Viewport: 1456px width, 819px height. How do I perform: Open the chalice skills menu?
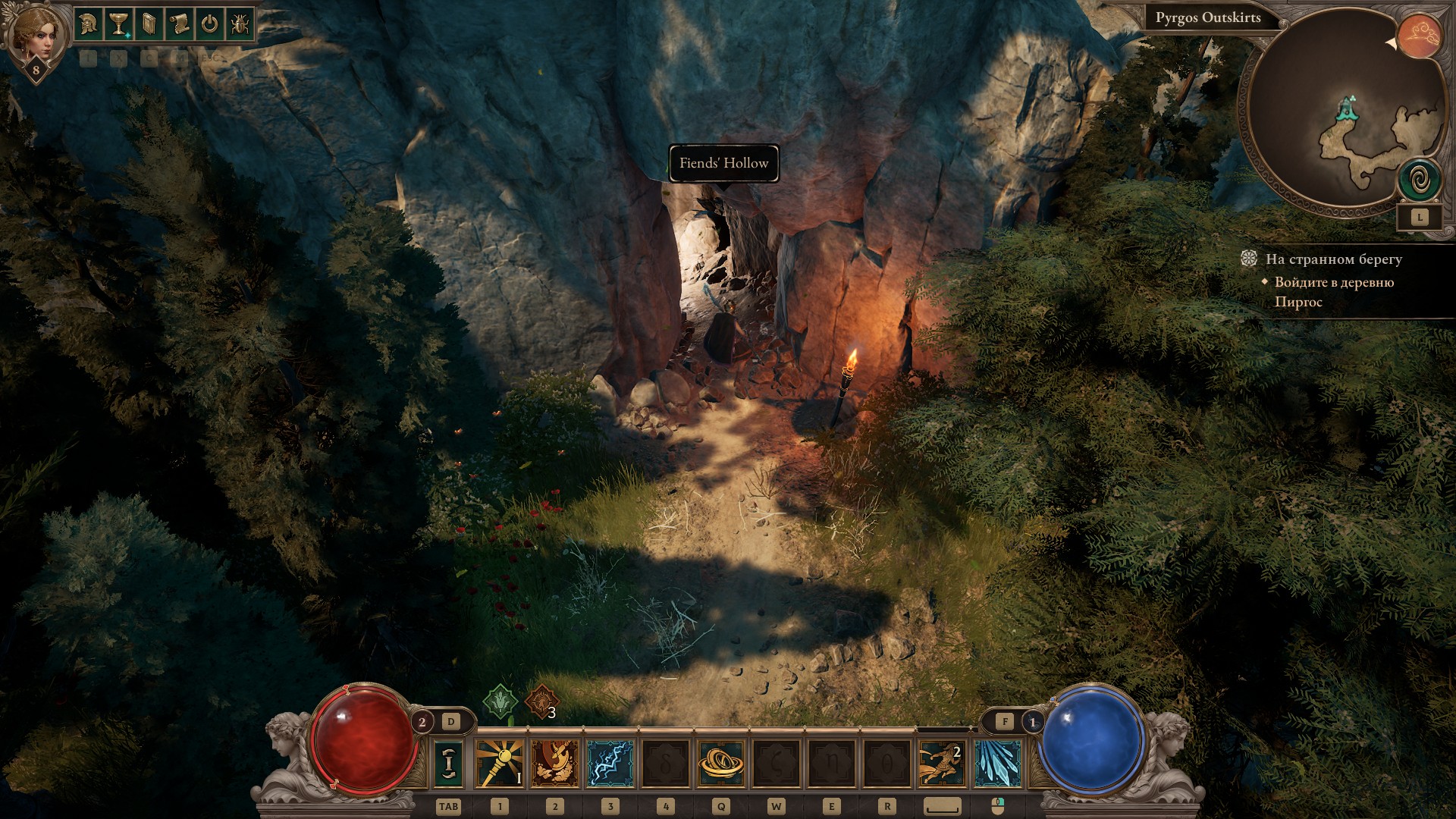click(118, 24)
